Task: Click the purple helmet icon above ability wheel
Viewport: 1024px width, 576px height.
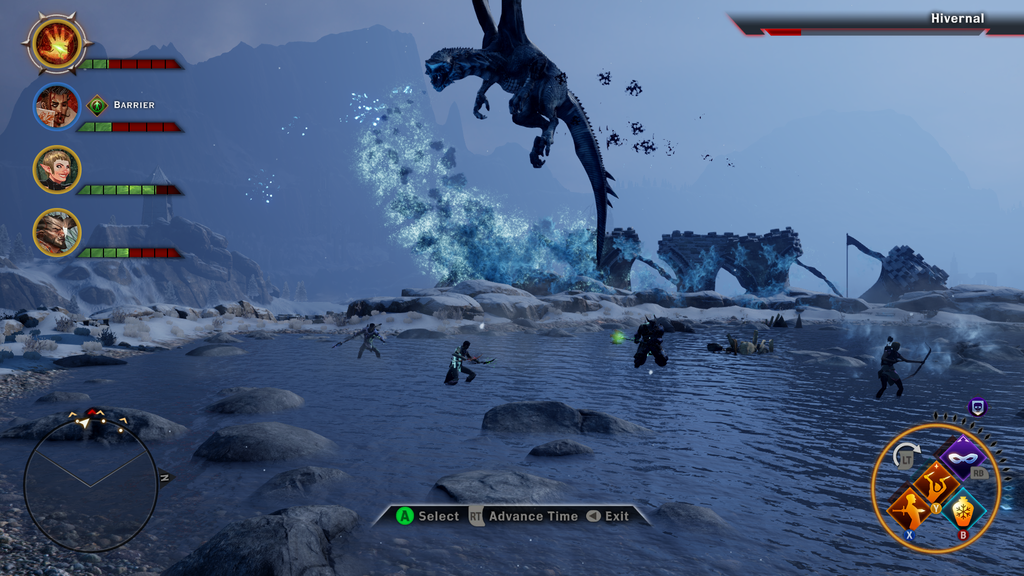Action: click(x=978, y=406)
